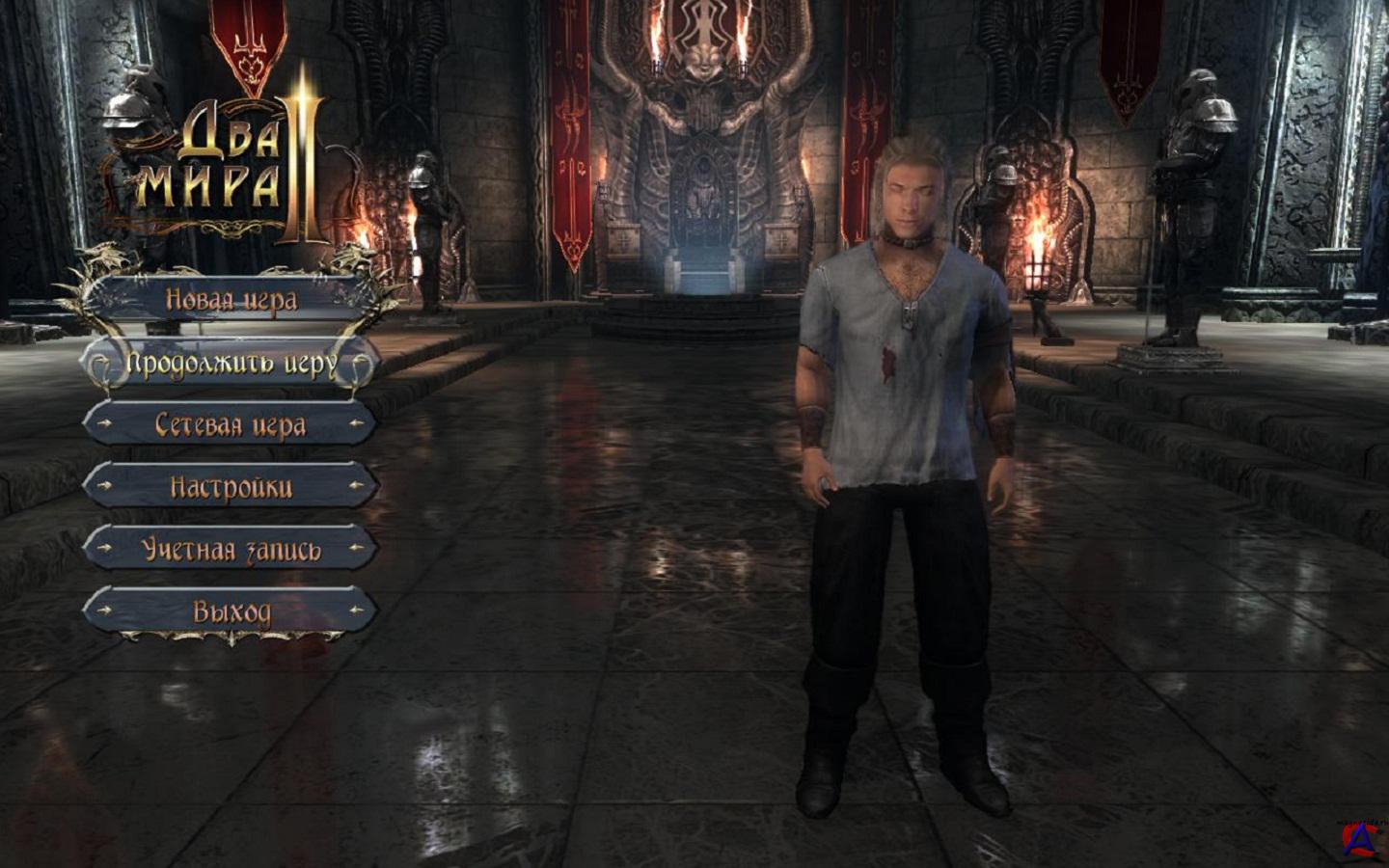Open the Настройки settings menu

(x=230, y=486)
